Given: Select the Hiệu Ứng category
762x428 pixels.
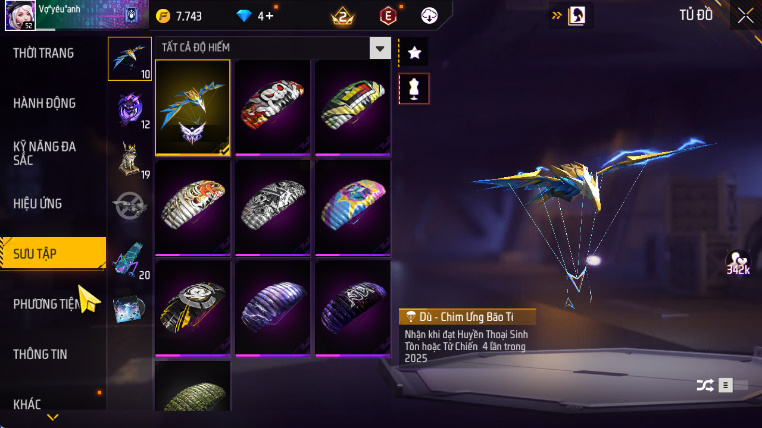Looking at the screenshot, I should tap(38, 203).
